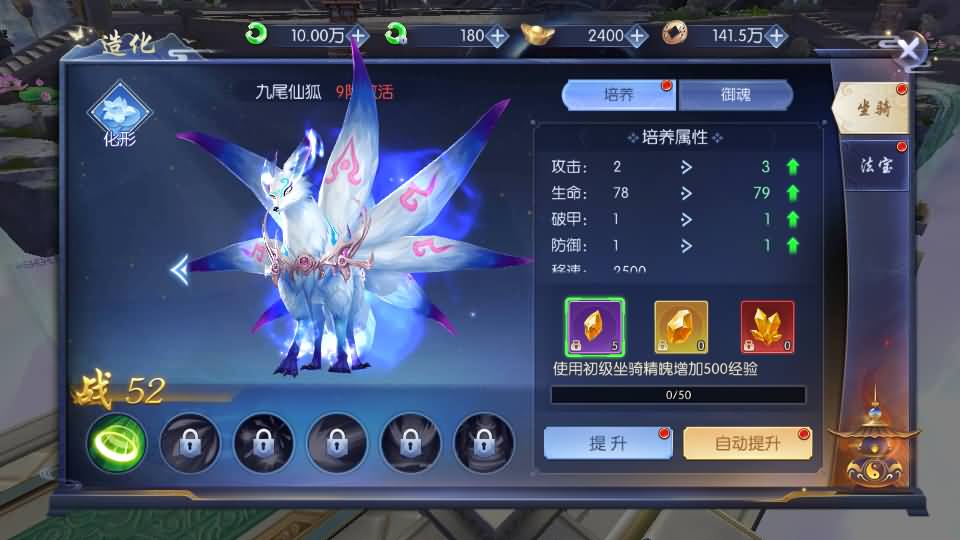Screen dimensions: 960x540
Task: Select the purple-framed mount essence item
Action: tap(595, 327)
